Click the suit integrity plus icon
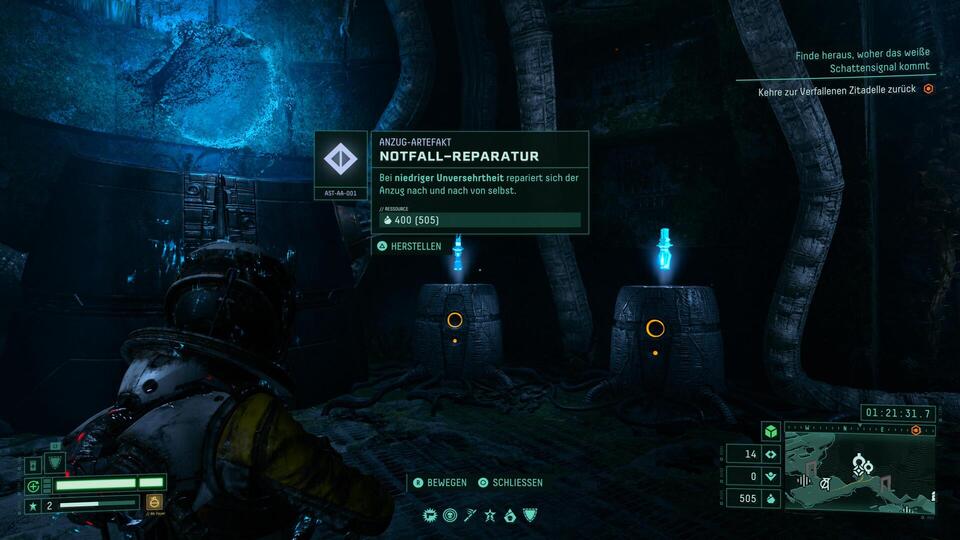The width and height of the screenshot is (960, 540). pyautogui.click(x=33, y=486)
